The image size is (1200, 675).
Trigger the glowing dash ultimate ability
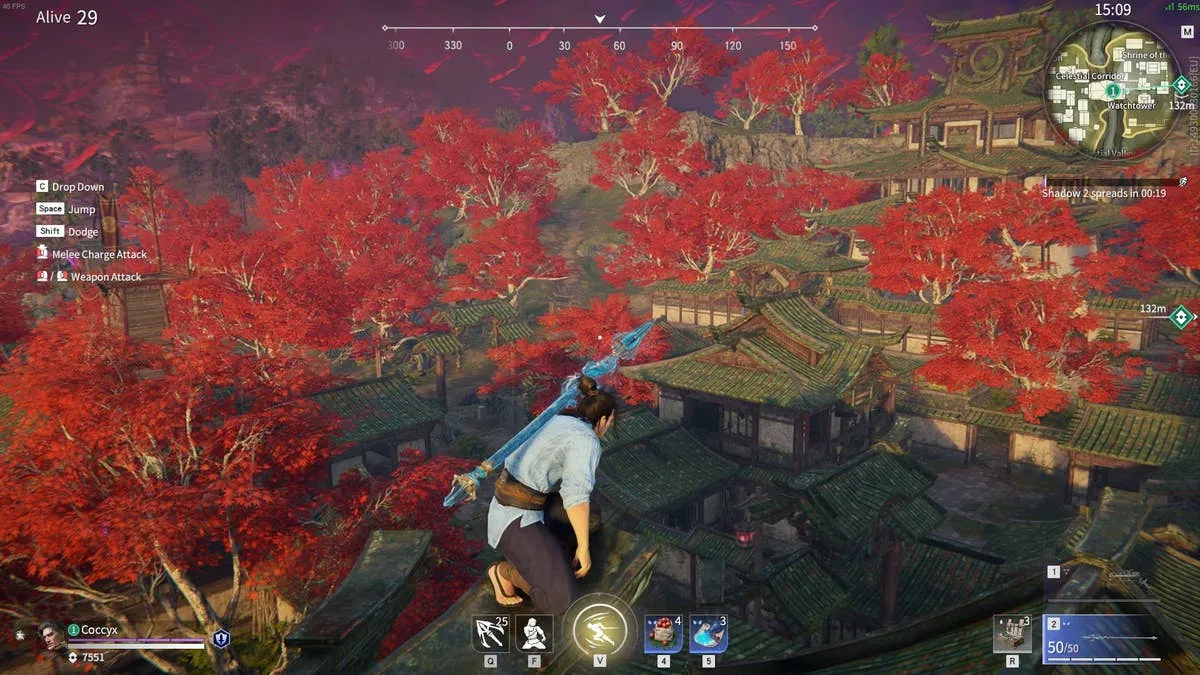click(600, 632)
